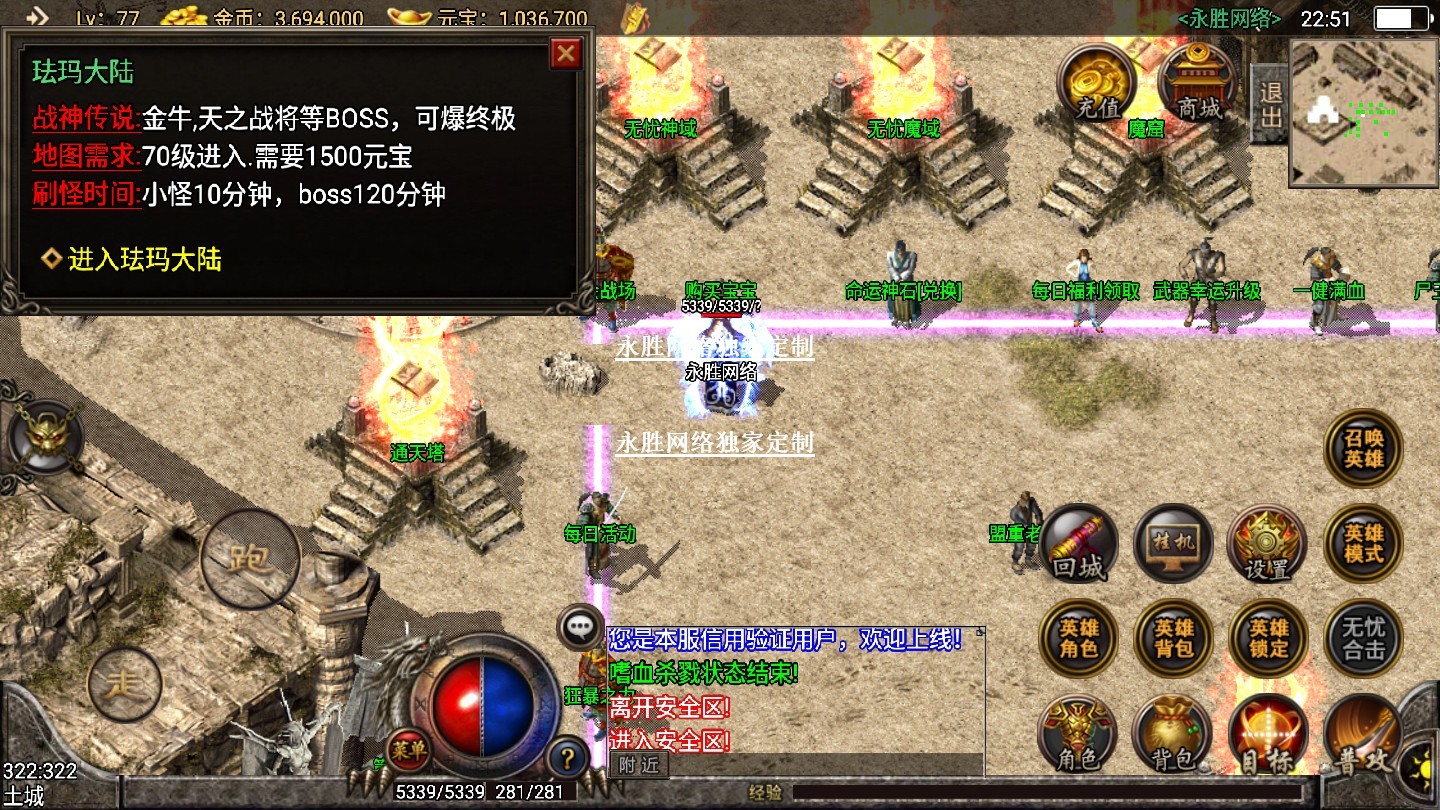The width and height of the screenshot is (1440, 810).
Task: Choose 进入珐玛大陆 option
Action: (x=144, y=260)
